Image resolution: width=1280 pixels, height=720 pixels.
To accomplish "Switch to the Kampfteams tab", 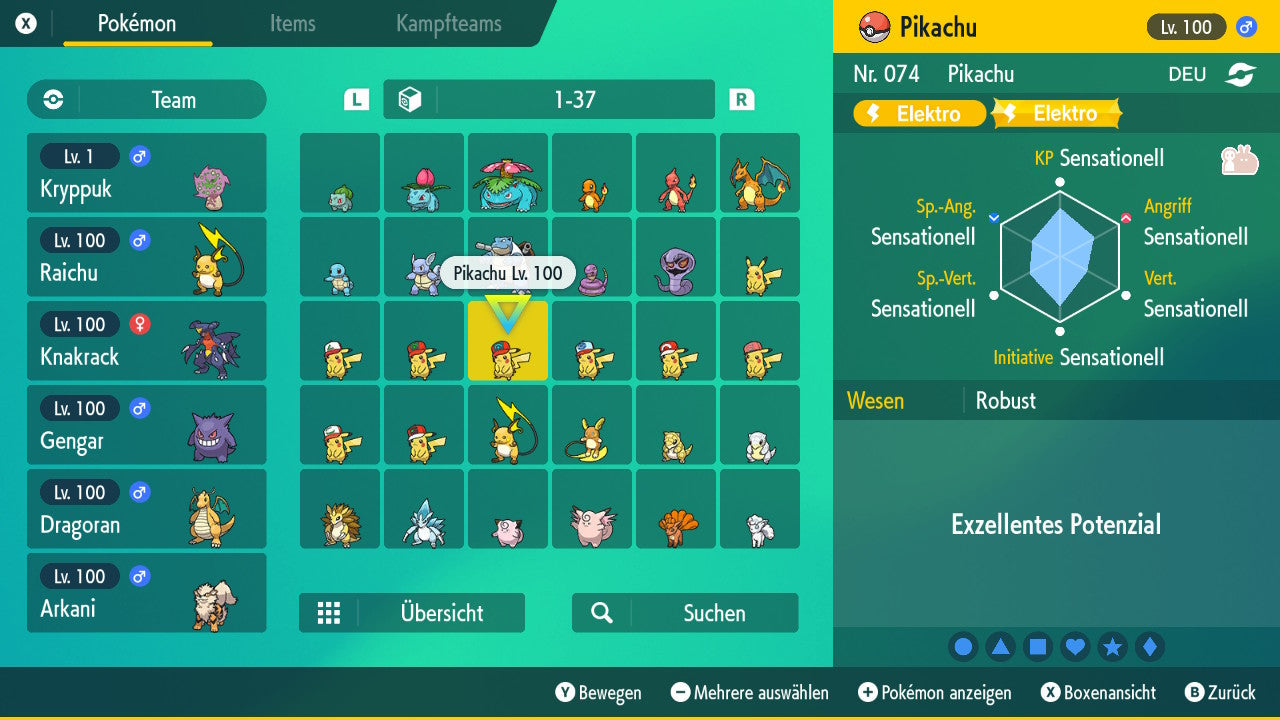I will tap(447, 25).
